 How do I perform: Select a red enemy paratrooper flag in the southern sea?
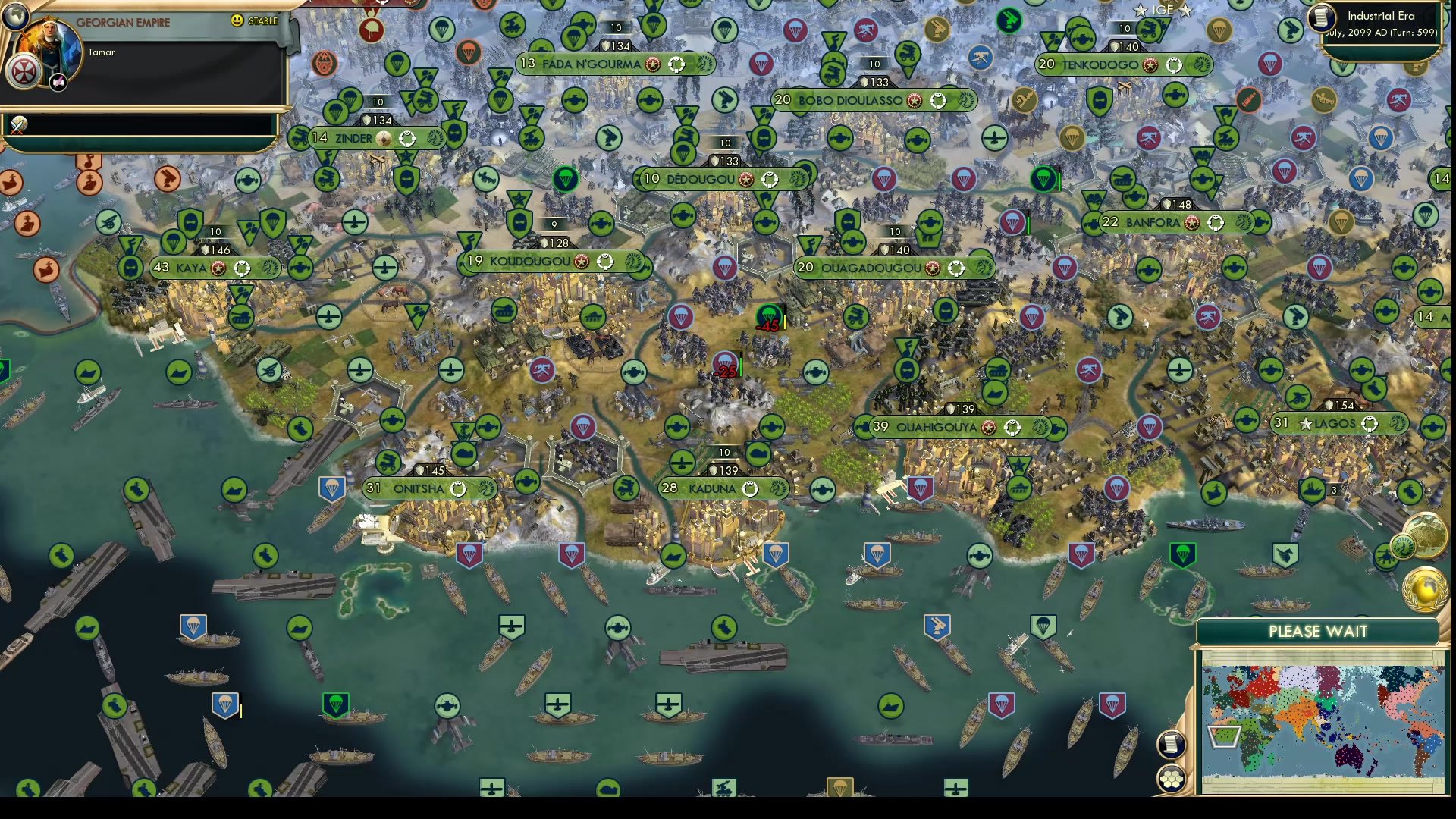click(x=1002, y=705)
